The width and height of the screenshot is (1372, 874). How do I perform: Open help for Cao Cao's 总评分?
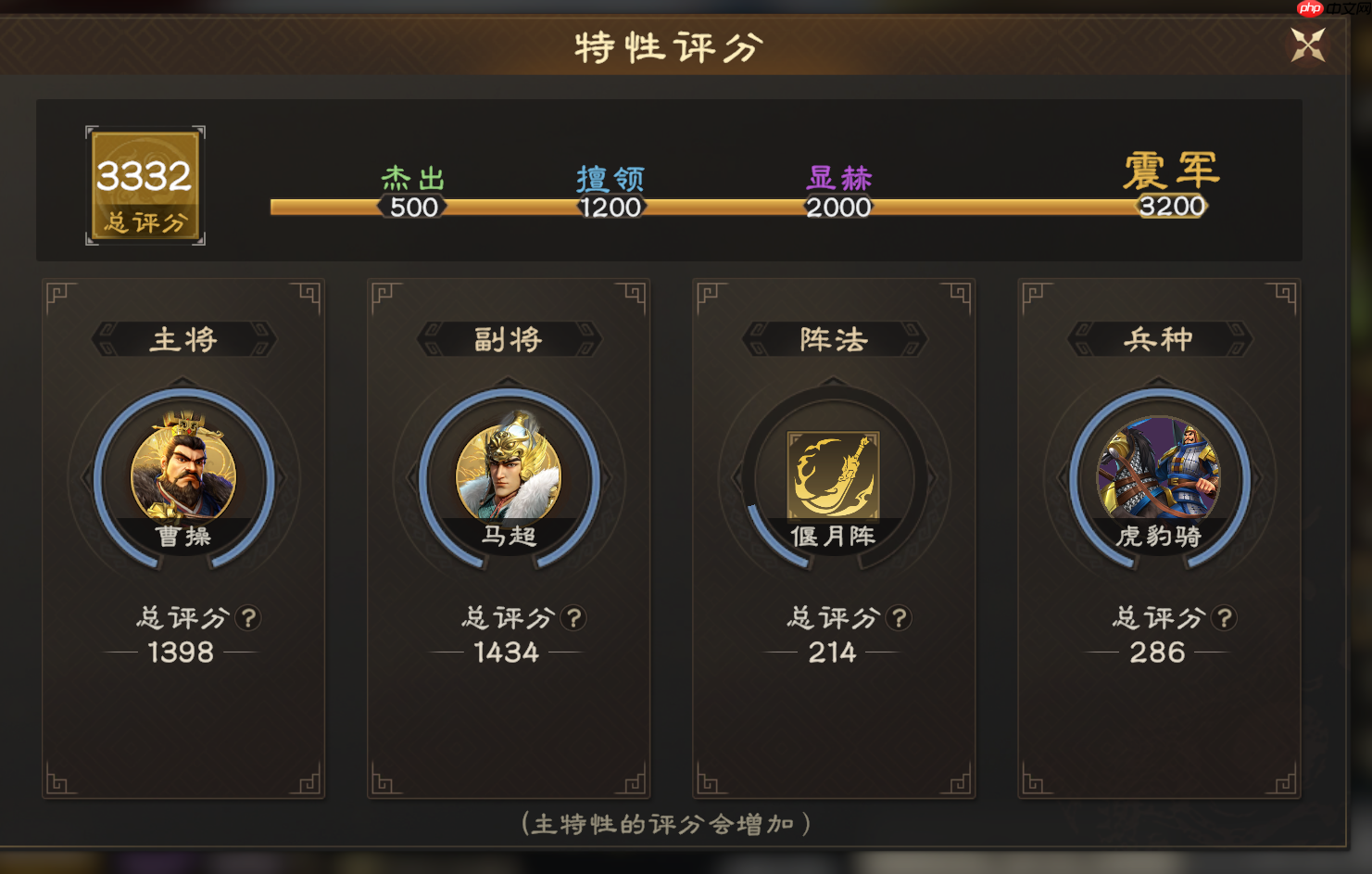[249, 617]
